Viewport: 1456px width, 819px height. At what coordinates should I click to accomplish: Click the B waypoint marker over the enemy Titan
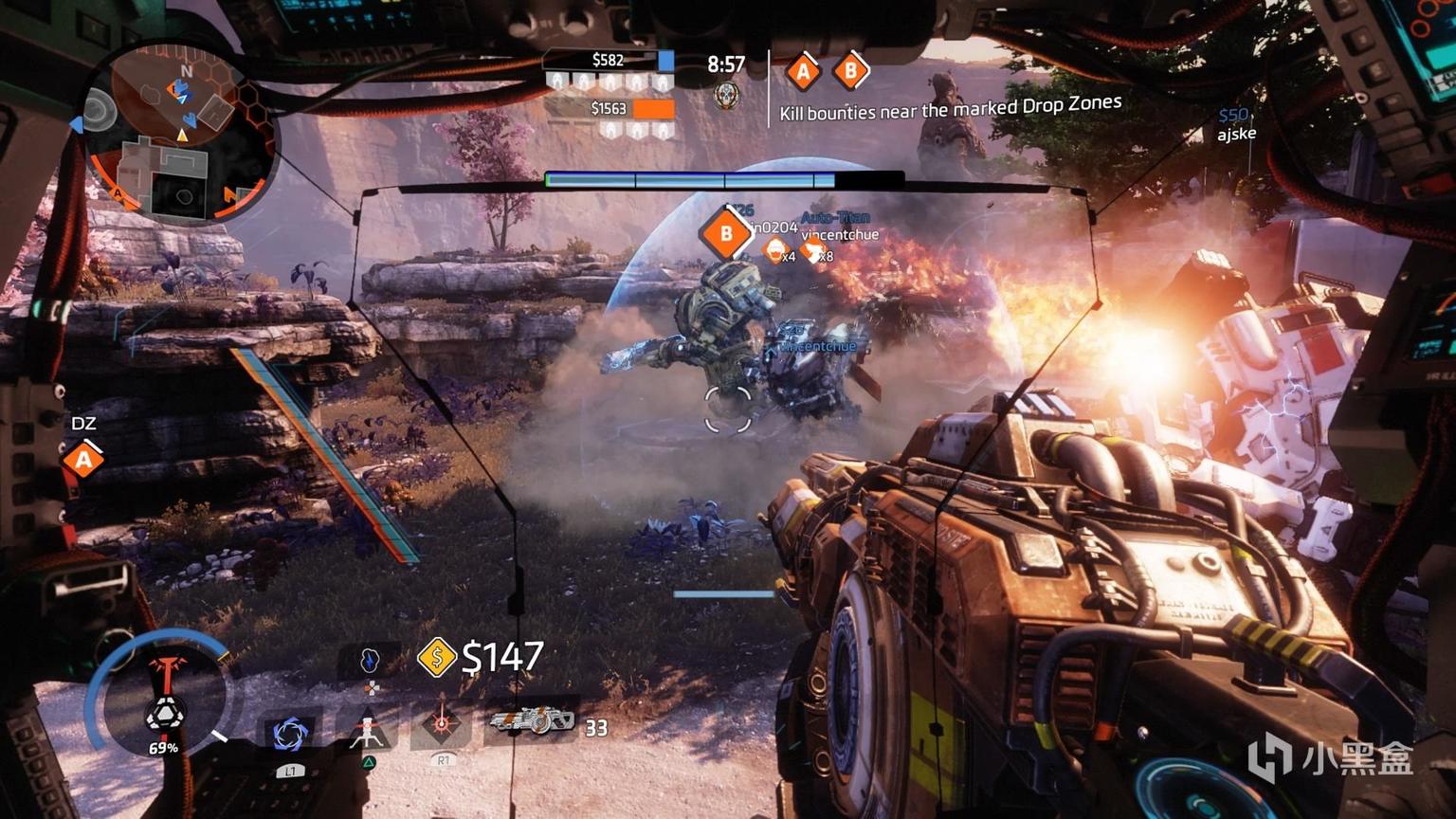pyautogui.click(x=726, y=233)
